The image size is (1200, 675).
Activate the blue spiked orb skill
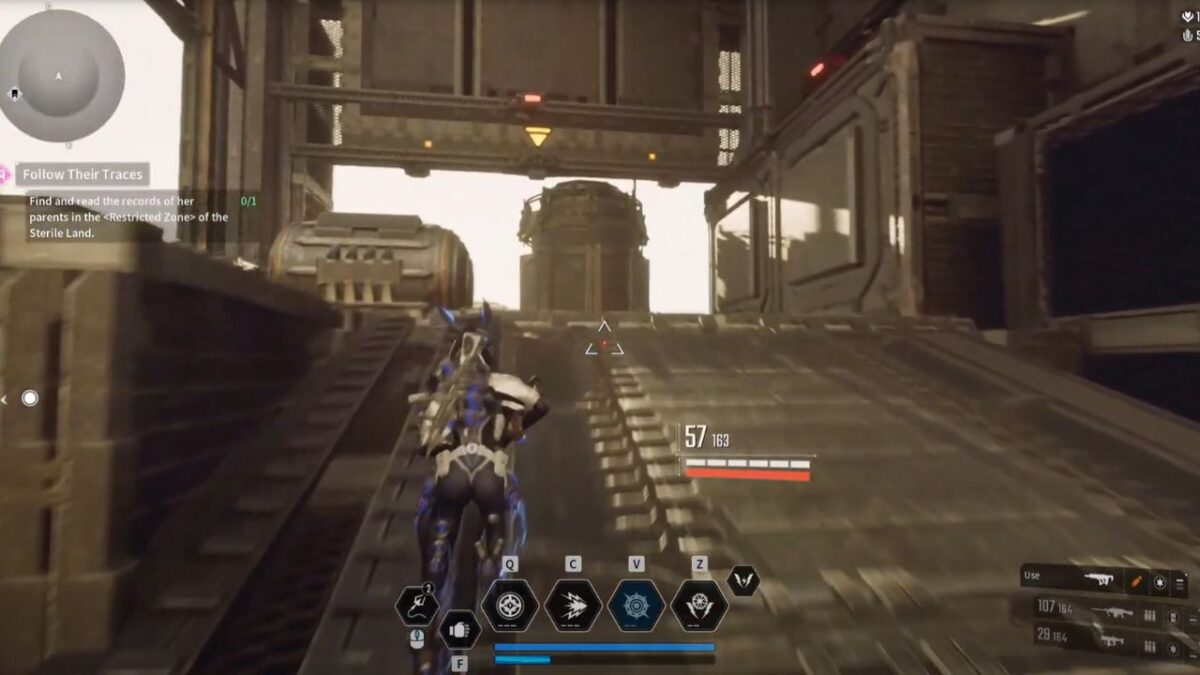(x=636, y=605)
